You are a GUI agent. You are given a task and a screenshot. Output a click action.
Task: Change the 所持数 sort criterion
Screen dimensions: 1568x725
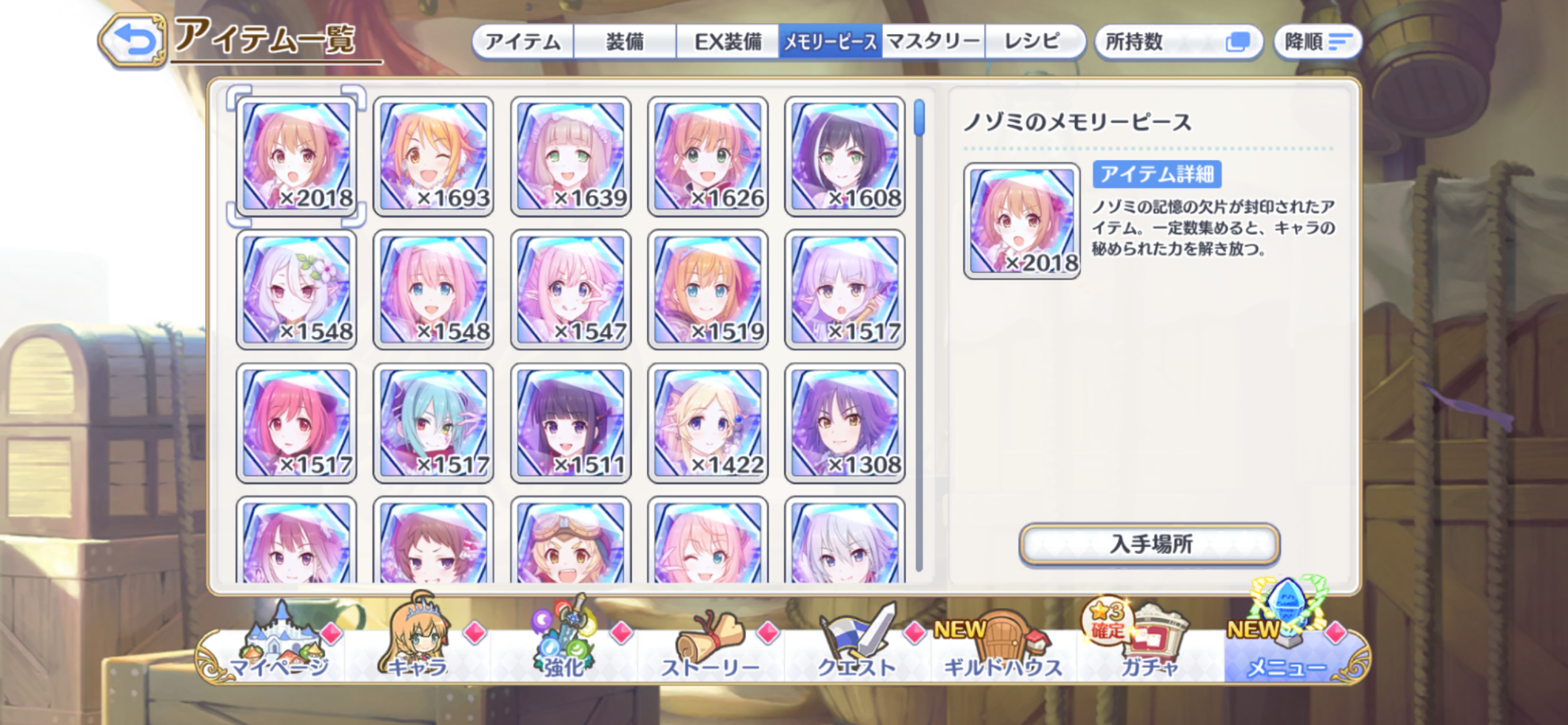(1177, 41)
